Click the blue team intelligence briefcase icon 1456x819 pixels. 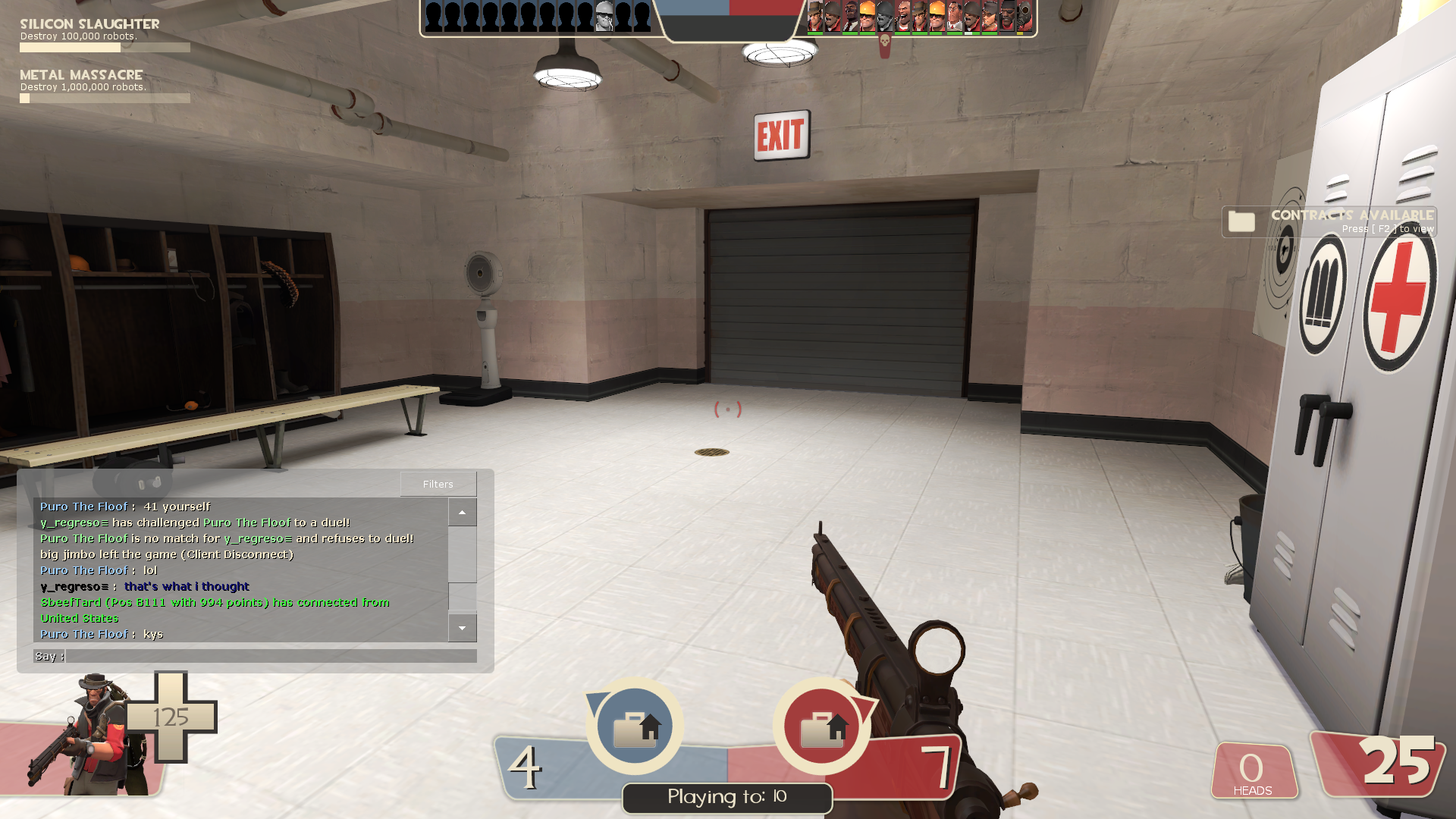[635, 726]
